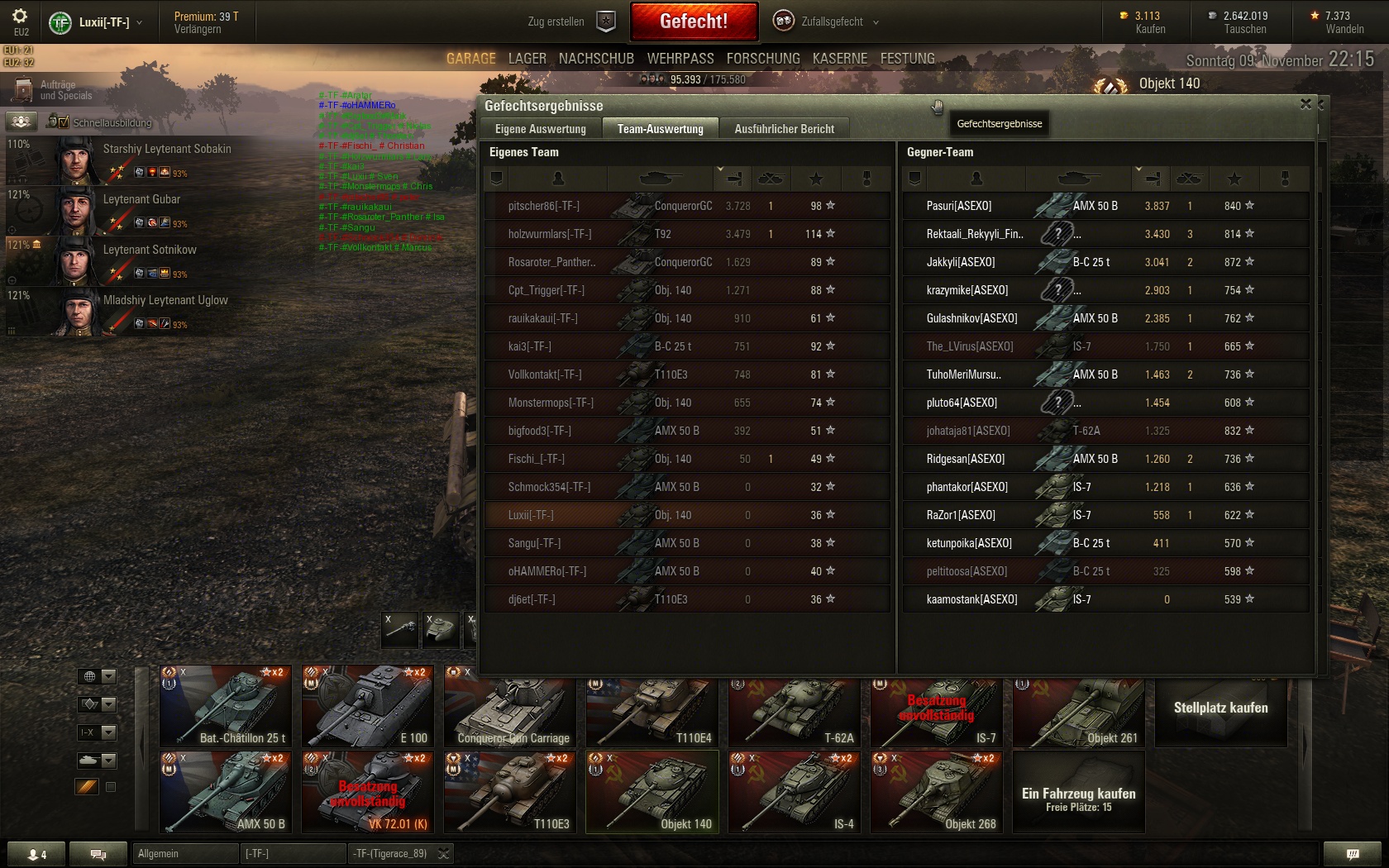
Task: Open the FORSCHUNG research screen
Action: tap(763, 59)
